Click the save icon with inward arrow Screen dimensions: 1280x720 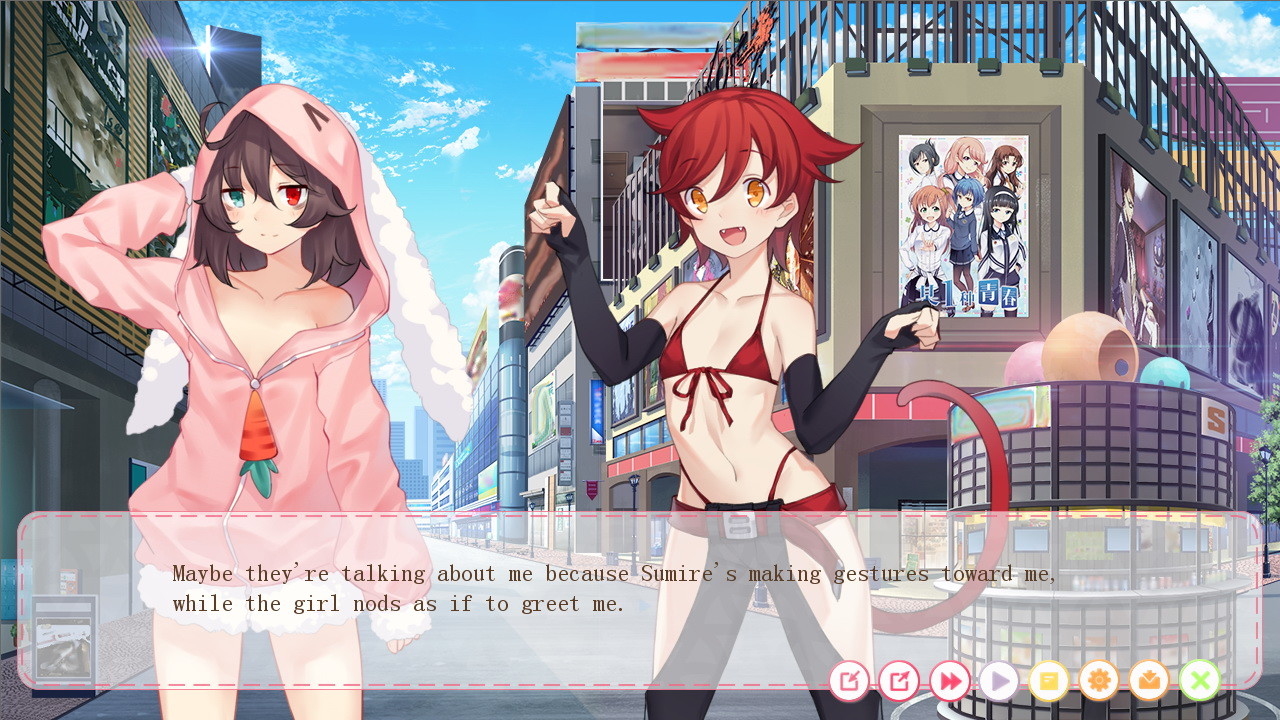coord(849,682)
